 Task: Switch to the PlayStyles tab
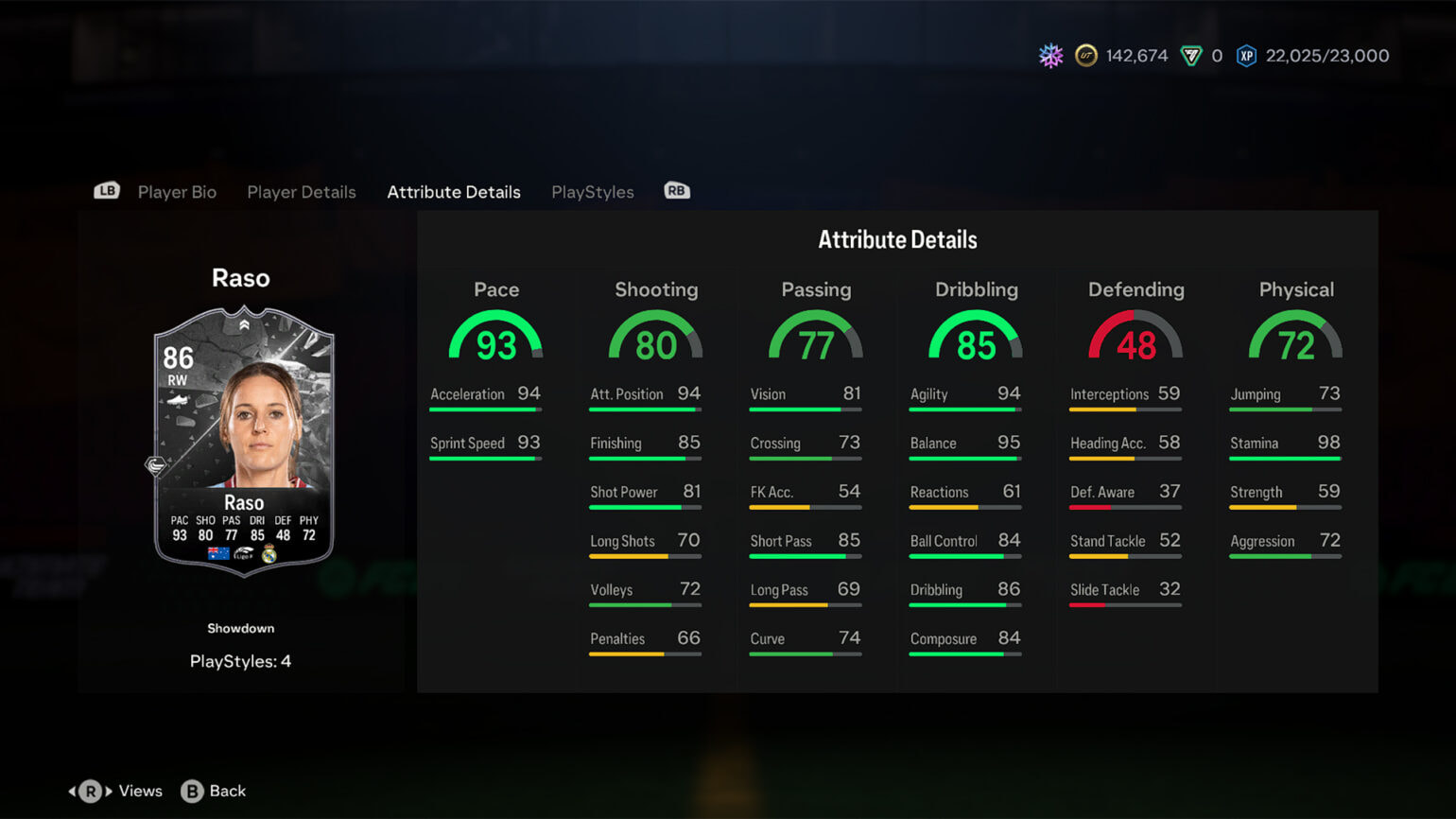click(592, 192)
